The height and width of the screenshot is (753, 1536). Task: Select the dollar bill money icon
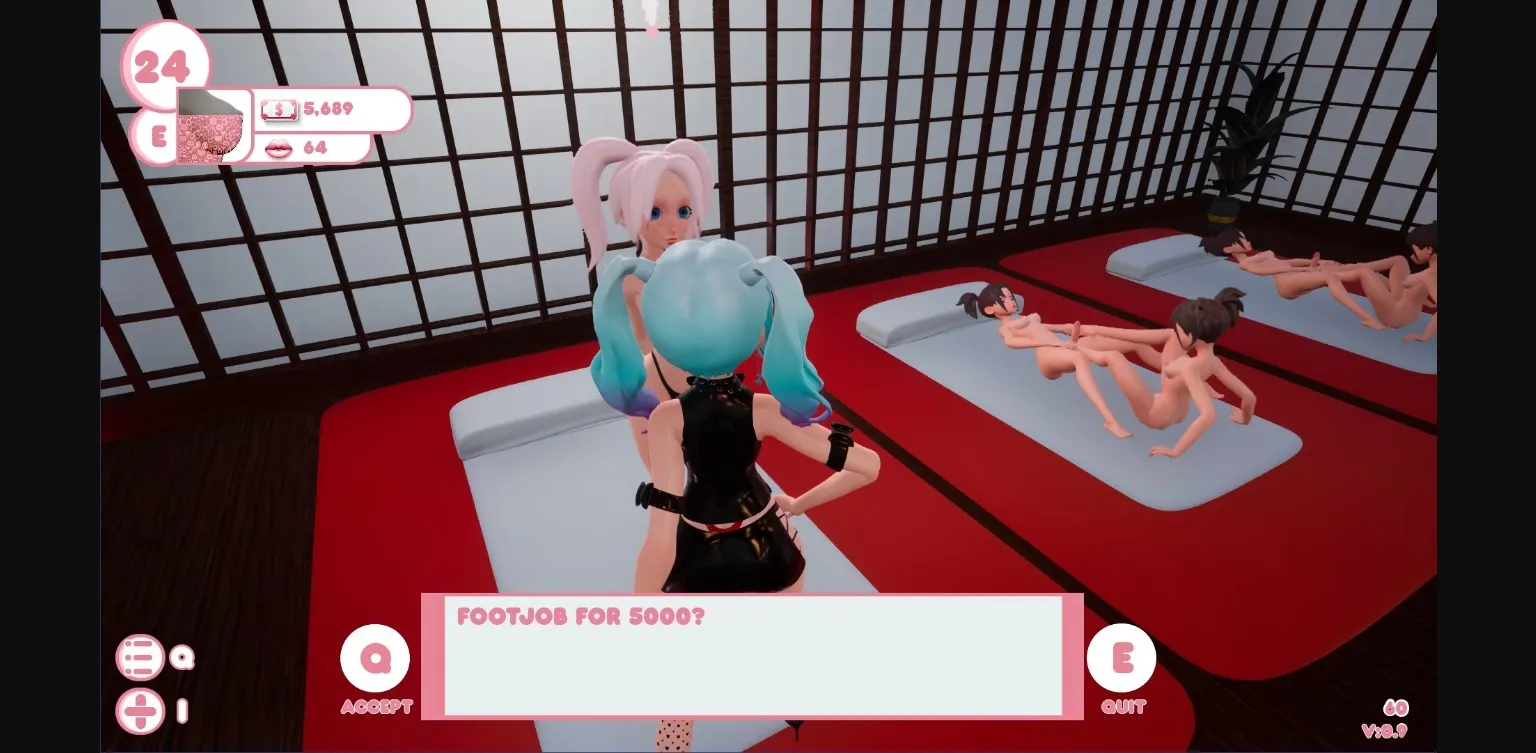pyautogui.click(x=278, y=110)
